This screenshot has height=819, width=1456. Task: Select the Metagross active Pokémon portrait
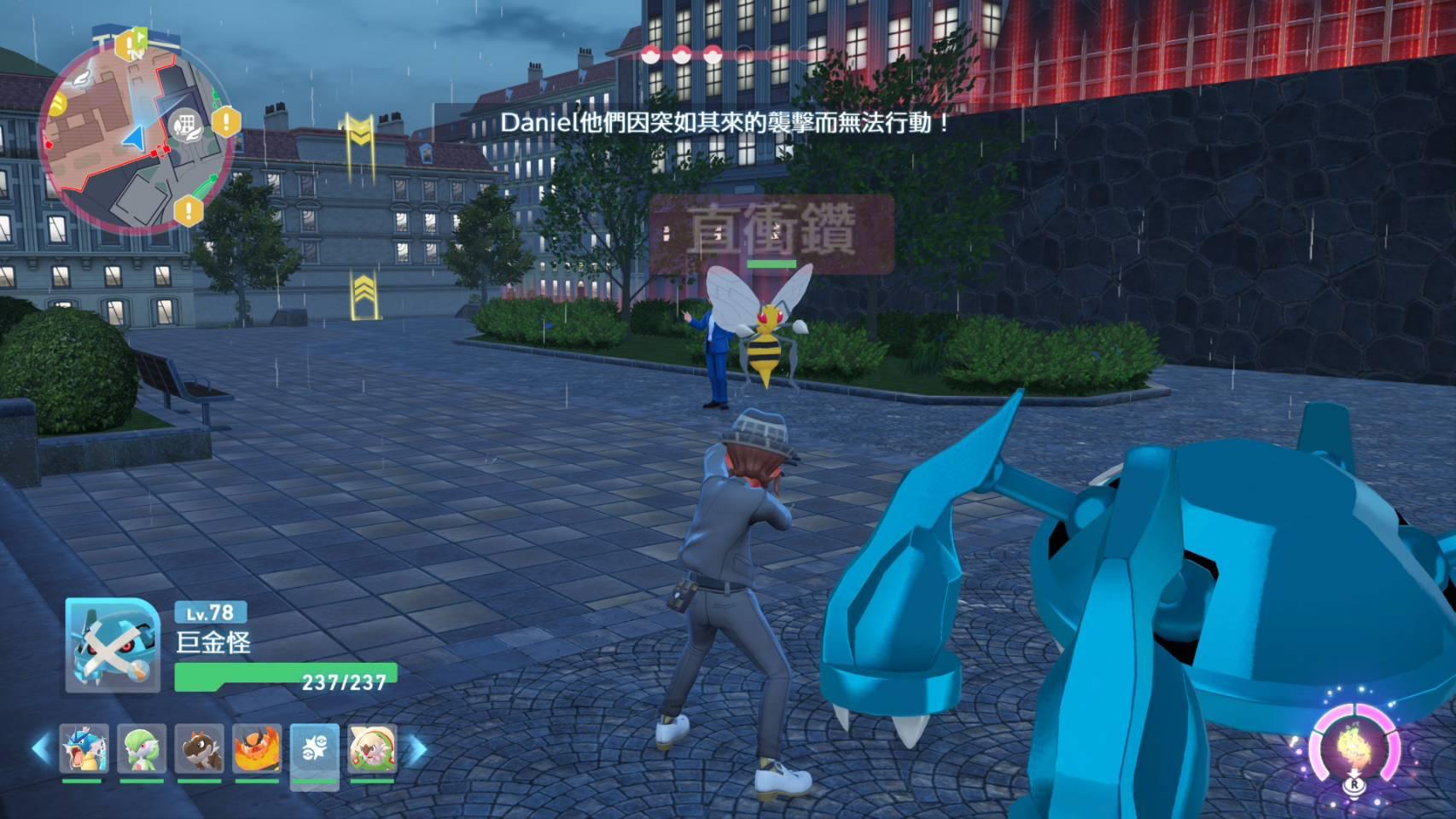(112, 645)
